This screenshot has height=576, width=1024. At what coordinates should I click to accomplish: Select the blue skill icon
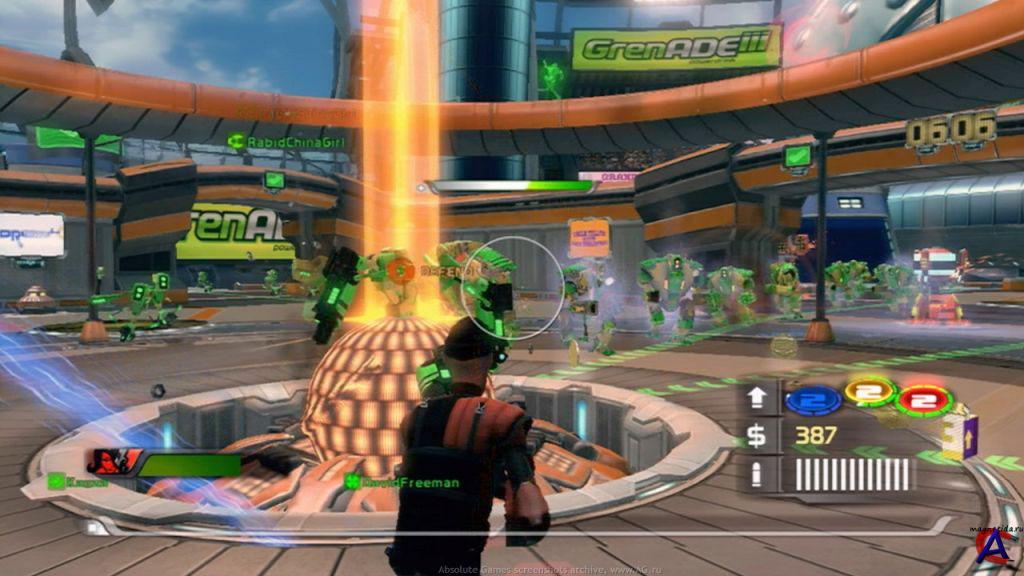click(x=812, y=400)
